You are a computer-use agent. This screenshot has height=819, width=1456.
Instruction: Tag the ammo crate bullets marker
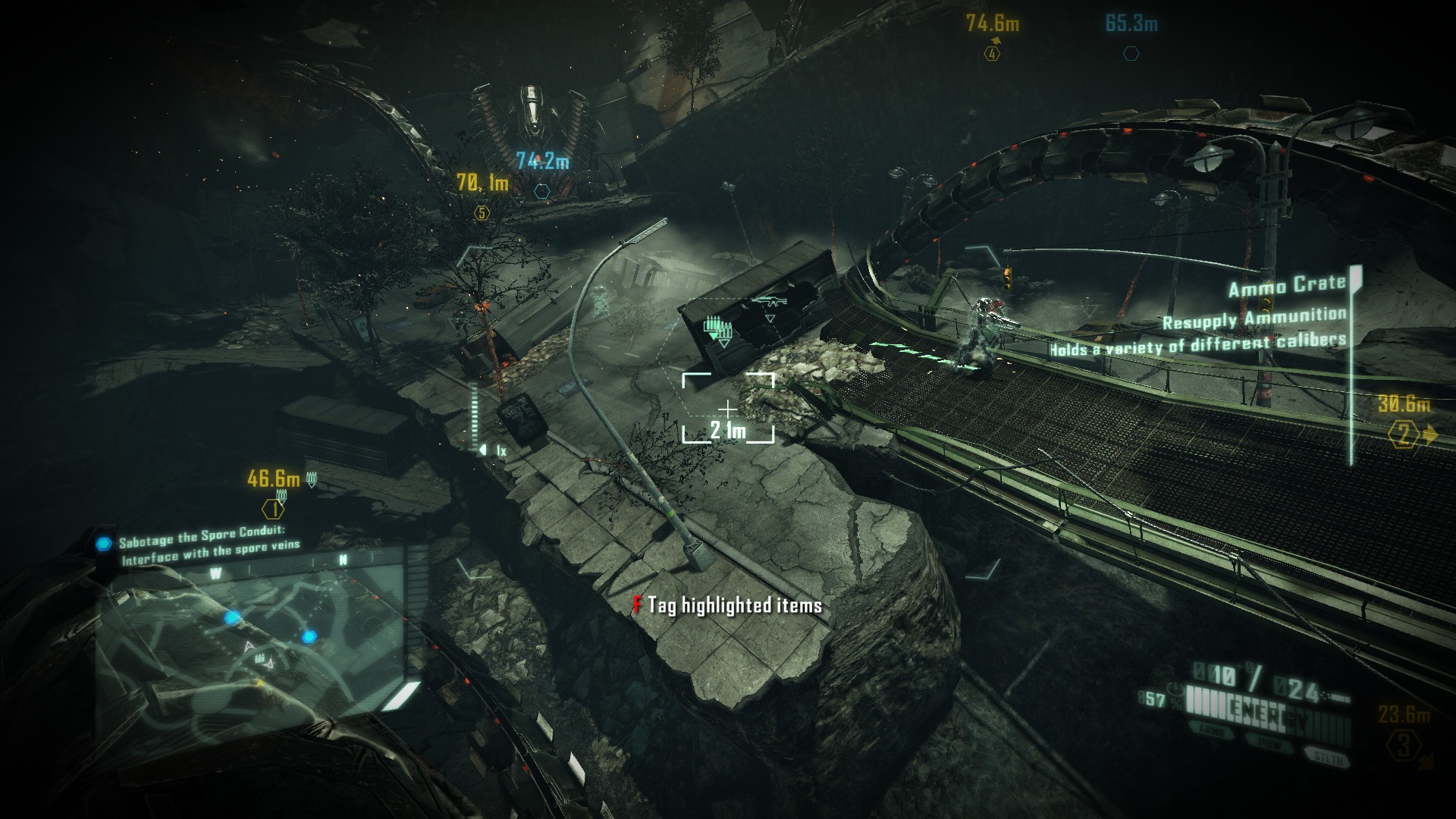point(717,331)
